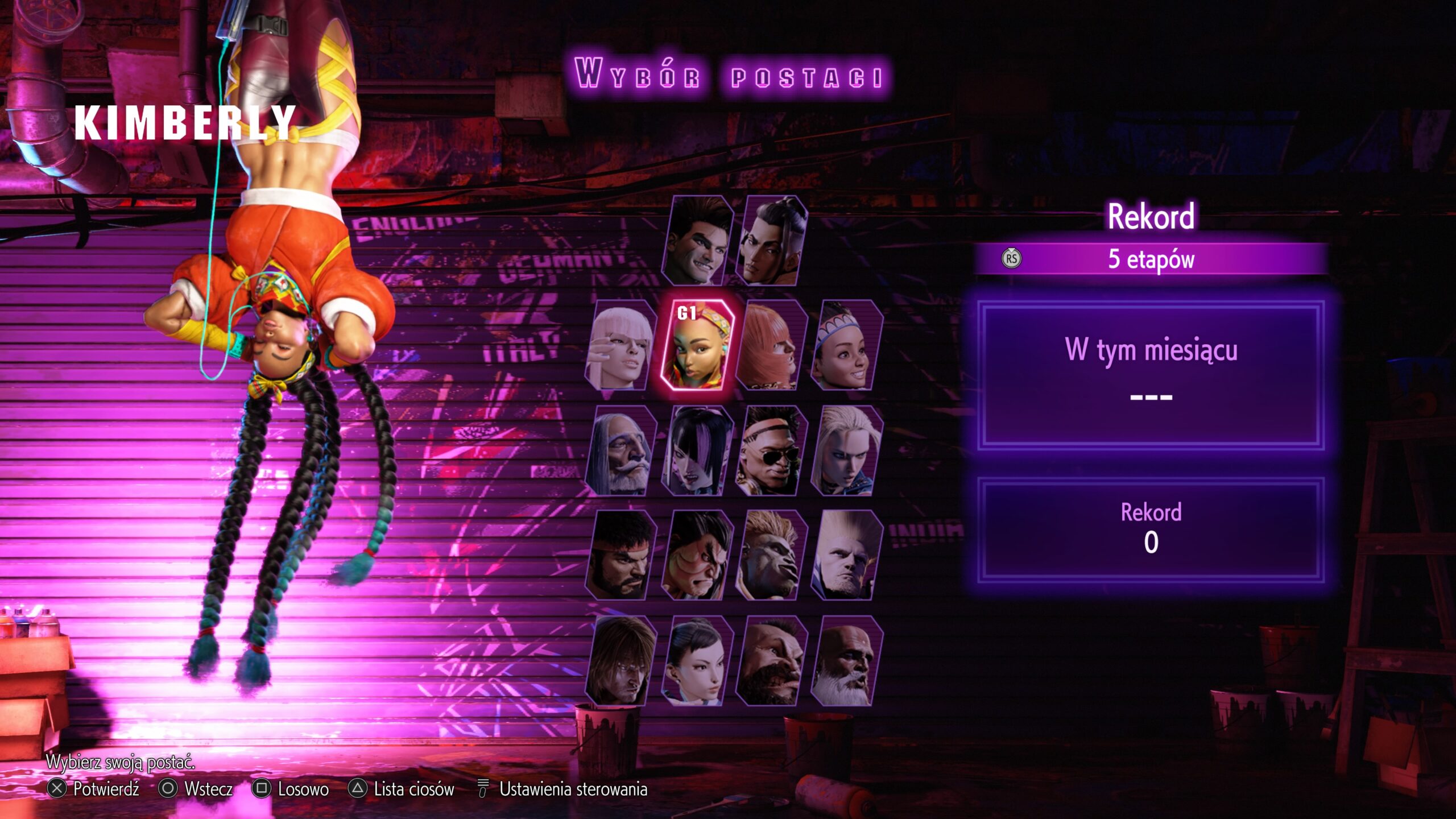The height and width of the screenshot is (819, 1456).
Task: Change the "5 etapów" stage count selector
Action: point(1151,259)
